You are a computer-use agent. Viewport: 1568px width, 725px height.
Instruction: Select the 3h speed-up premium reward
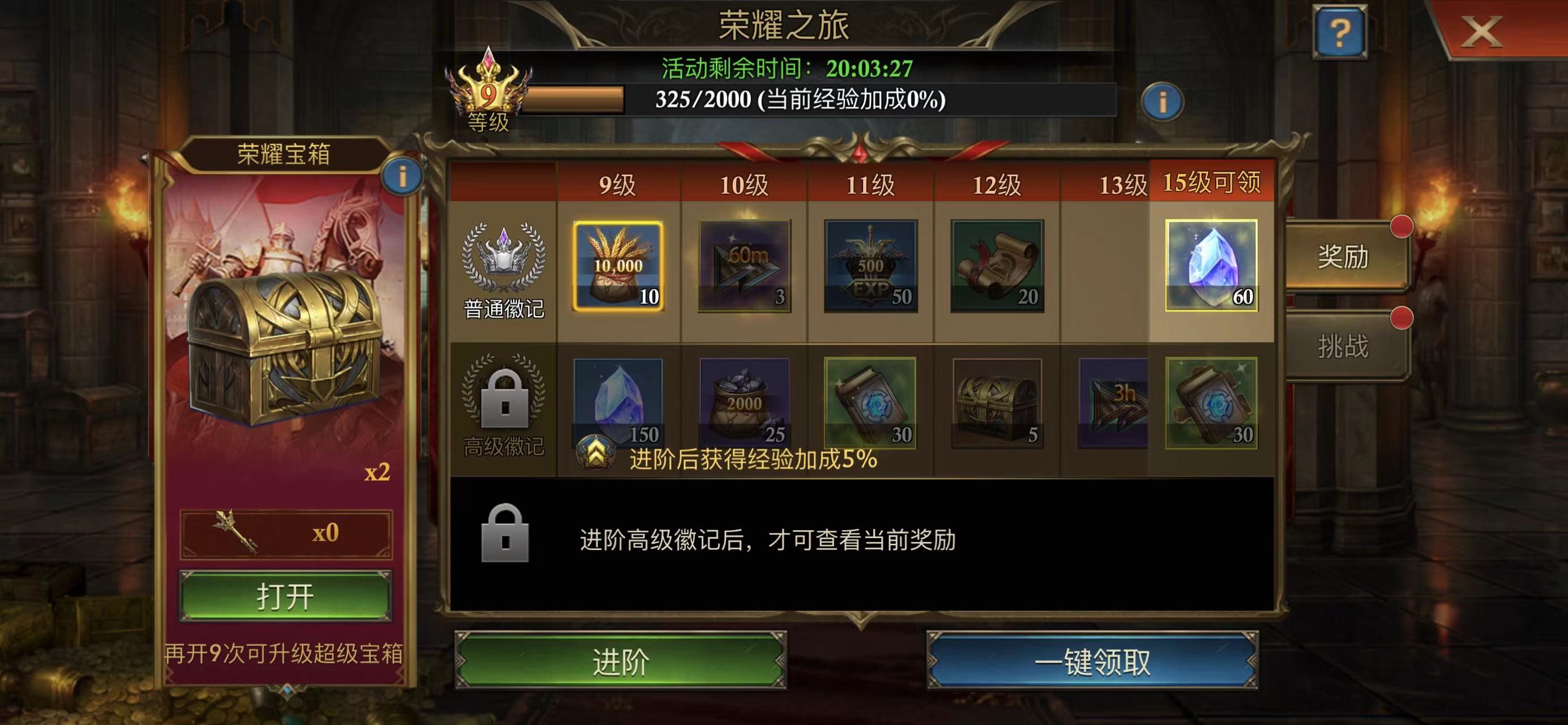point(1113,402)
